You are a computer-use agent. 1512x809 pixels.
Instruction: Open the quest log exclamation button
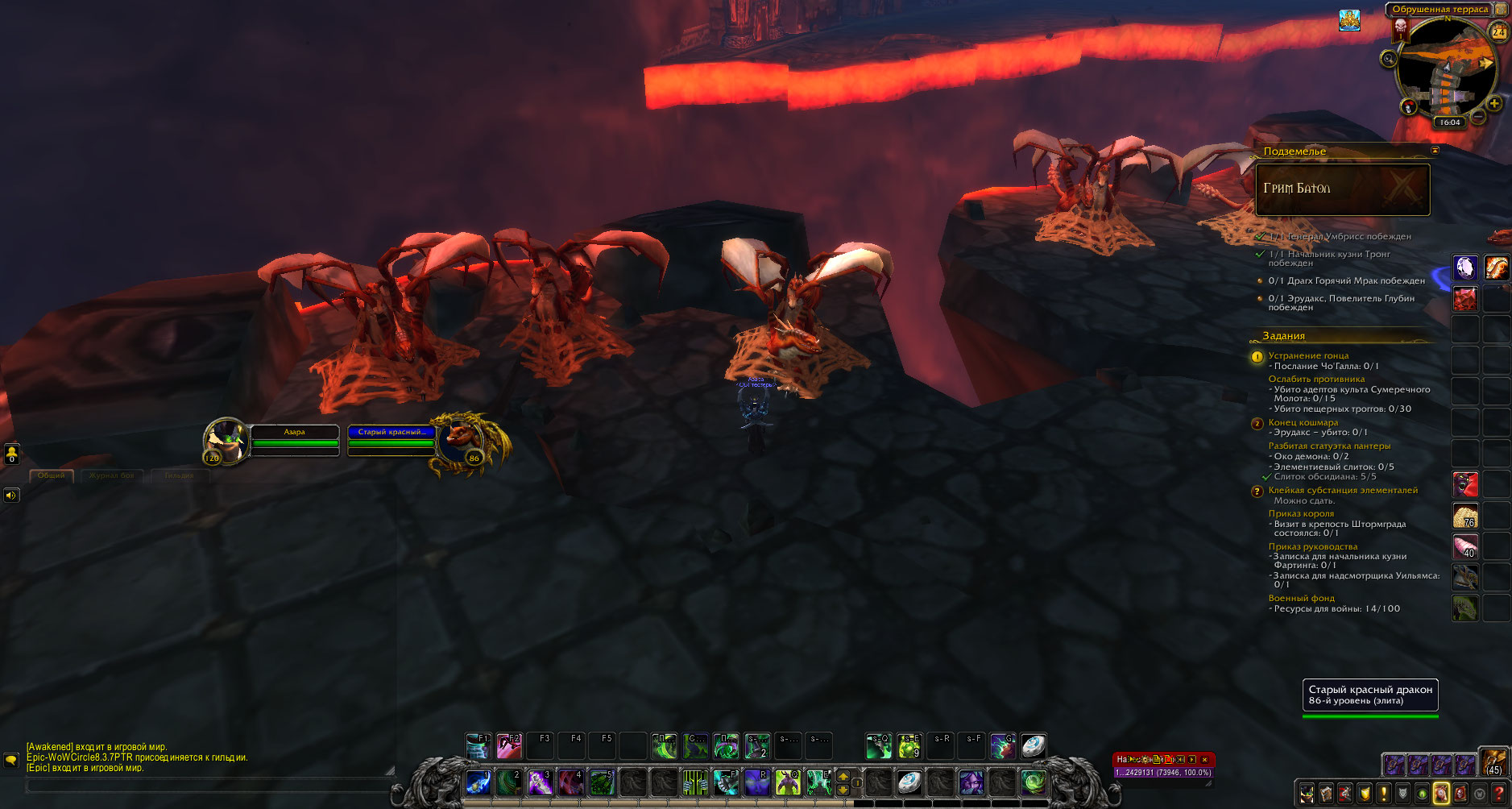1384,794
